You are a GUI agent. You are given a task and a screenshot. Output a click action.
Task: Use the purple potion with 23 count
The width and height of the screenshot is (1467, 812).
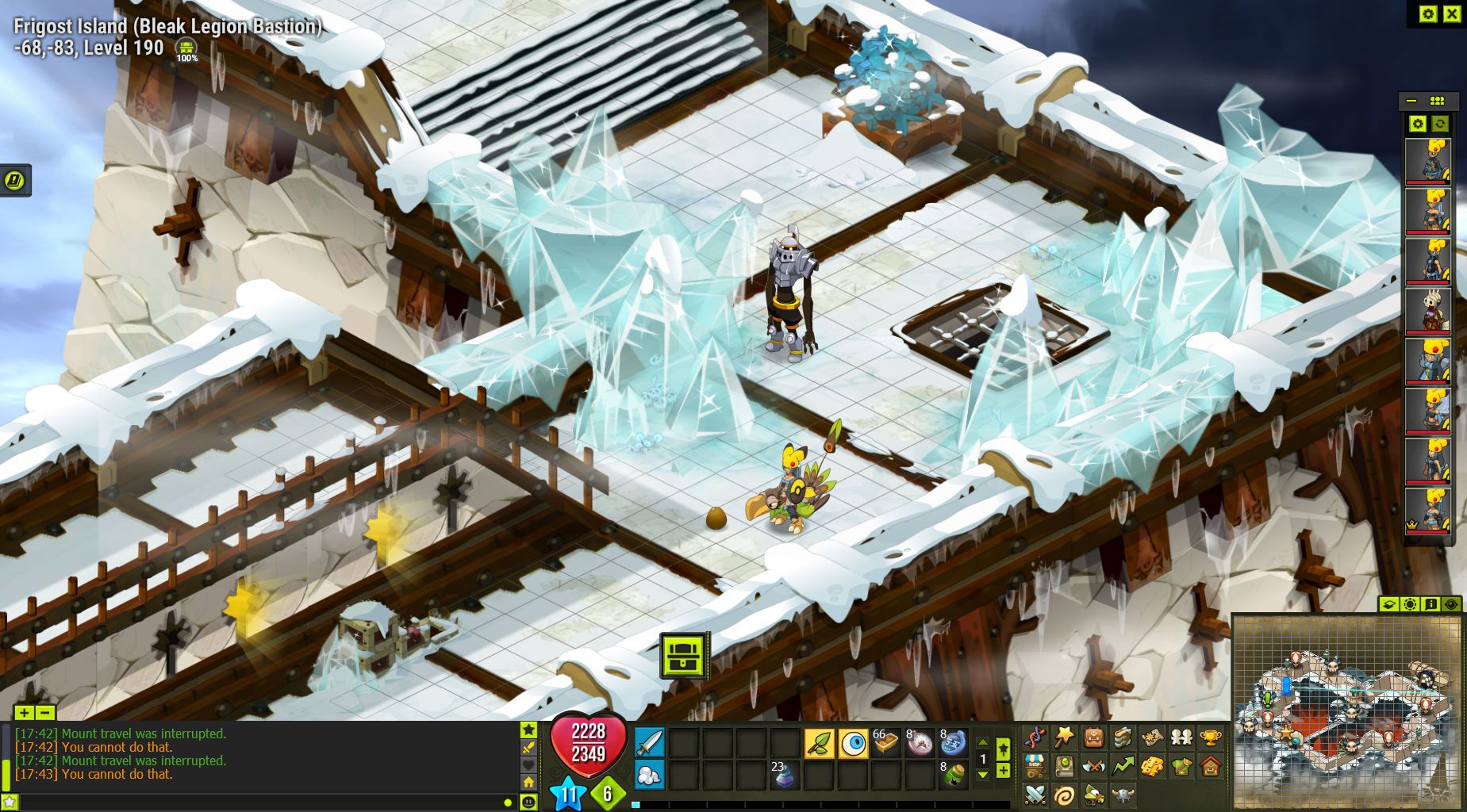[x=785, y=776]
